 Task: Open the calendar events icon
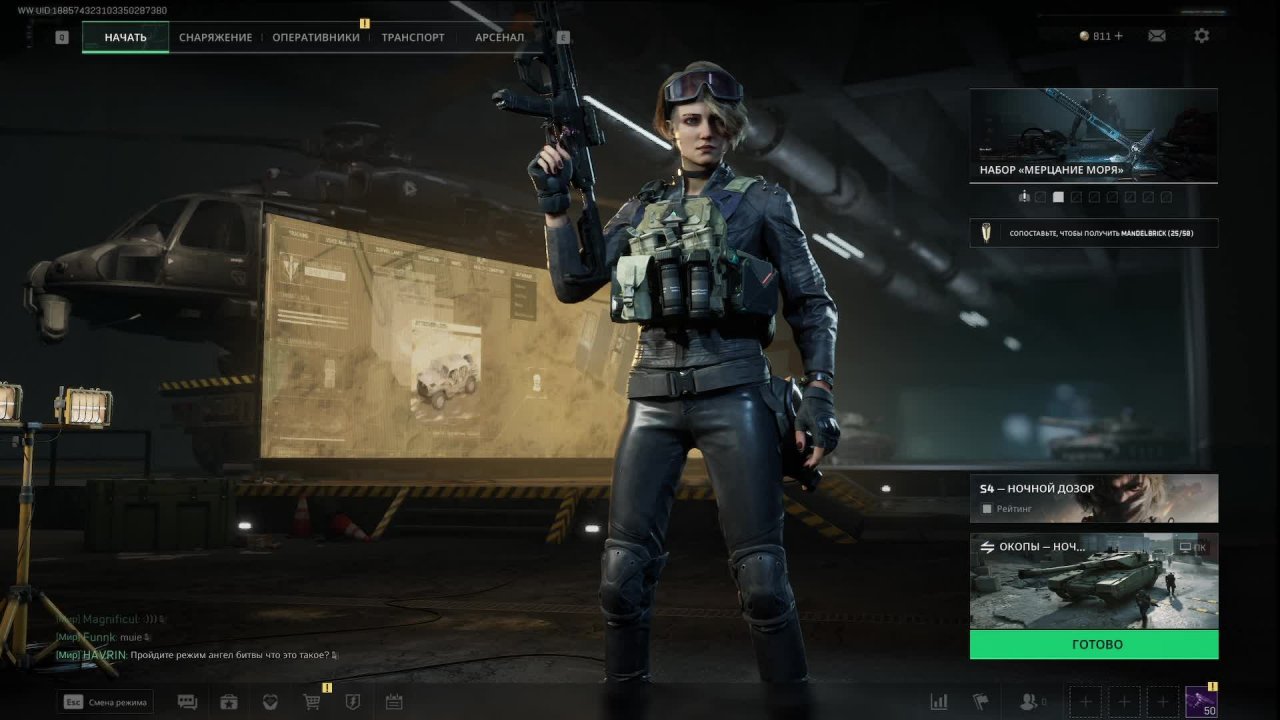click(394, 702)
